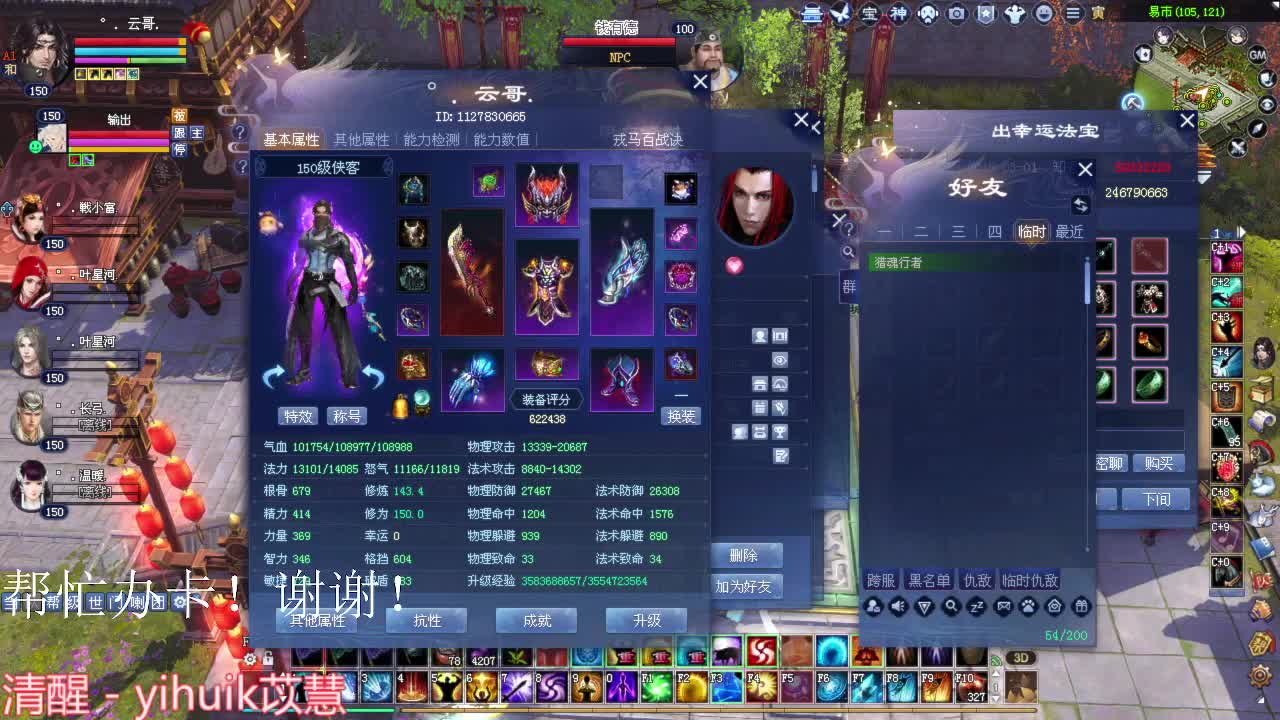Viewport: 1280px width, 720px height.
Task: Toggle the zZ away status icon
Action: (x=976, y=606)
